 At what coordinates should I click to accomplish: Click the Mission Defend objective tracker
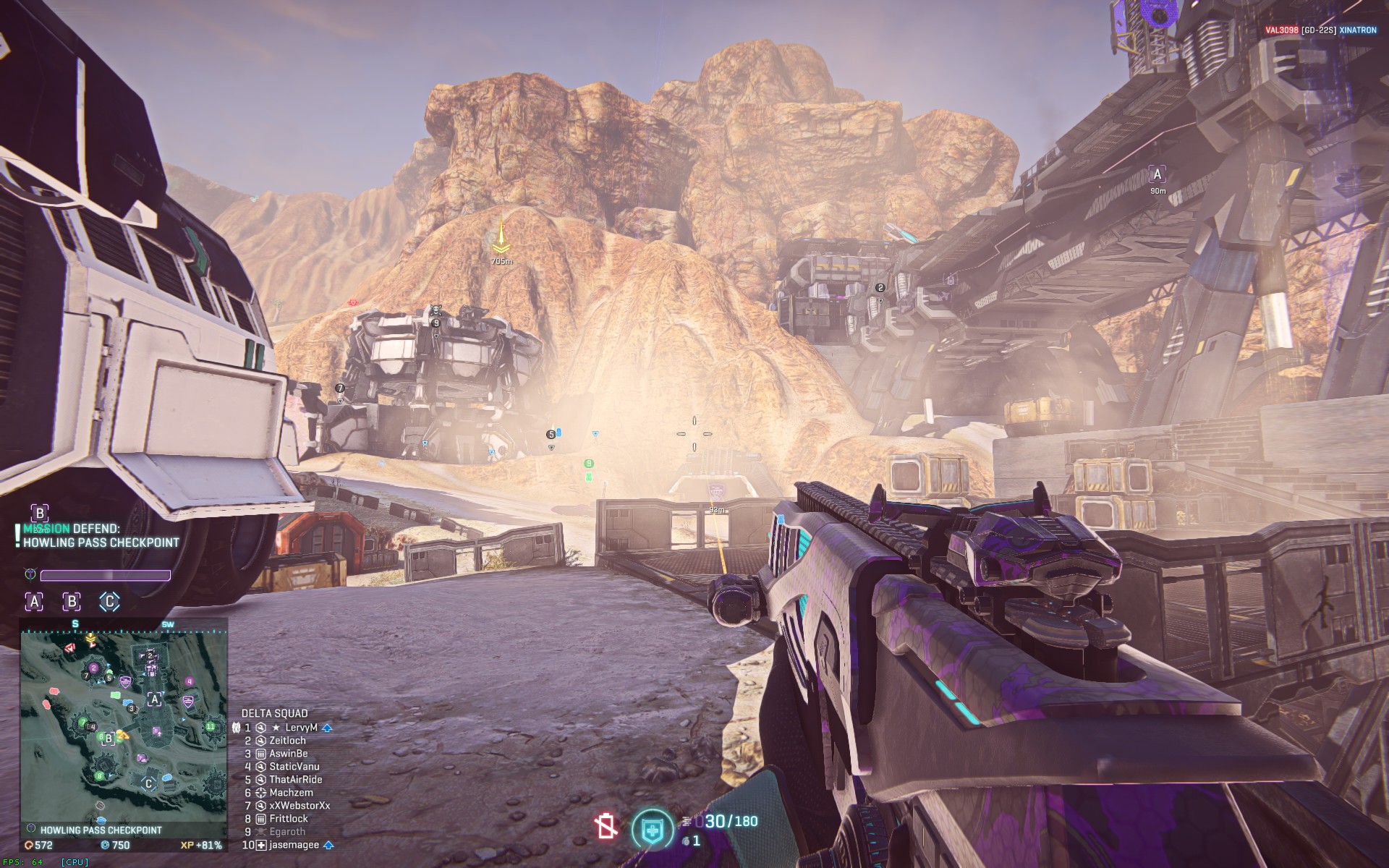point(100,536)
